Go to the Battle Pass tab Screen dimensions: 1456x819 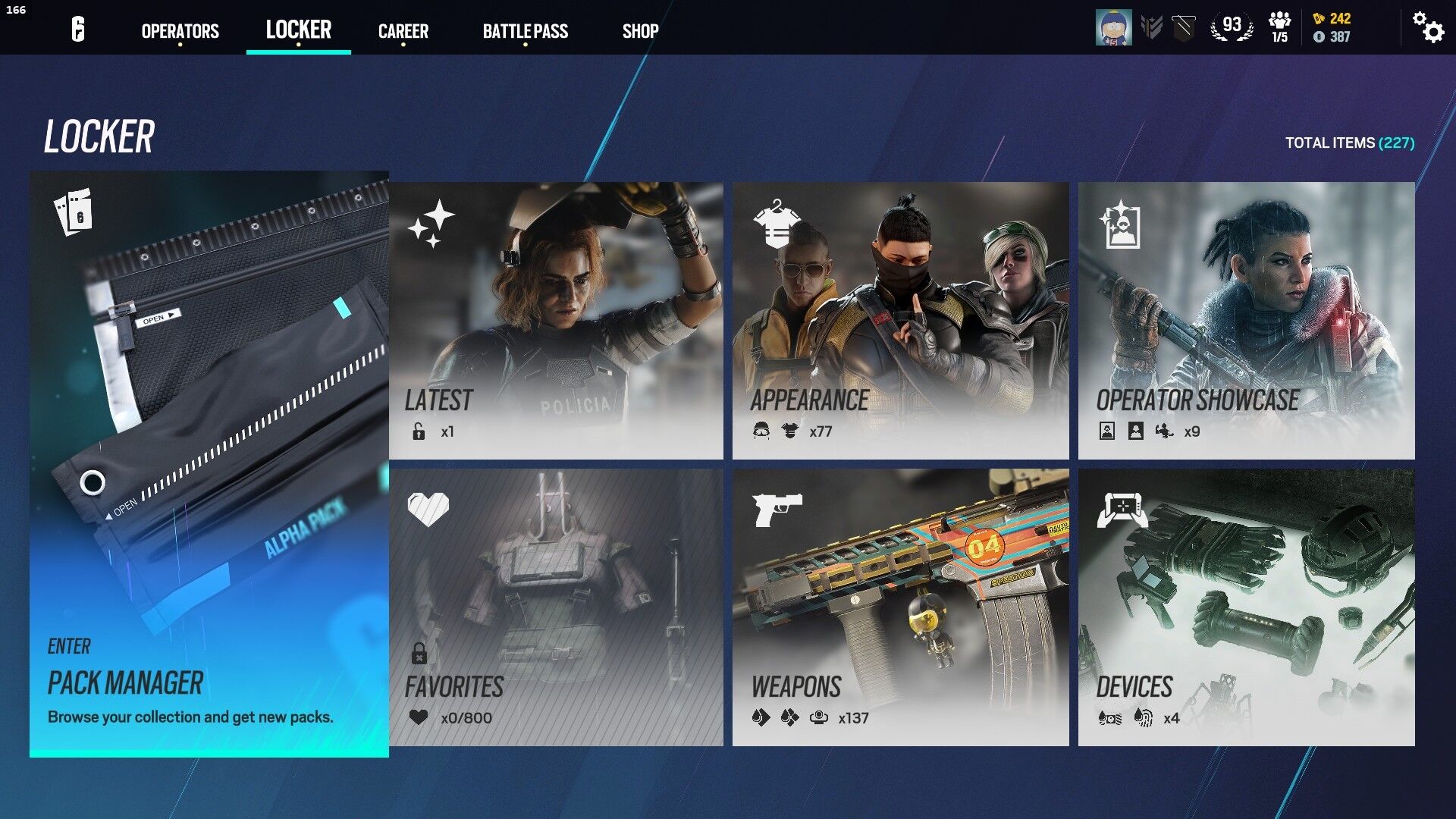[525, 31]
